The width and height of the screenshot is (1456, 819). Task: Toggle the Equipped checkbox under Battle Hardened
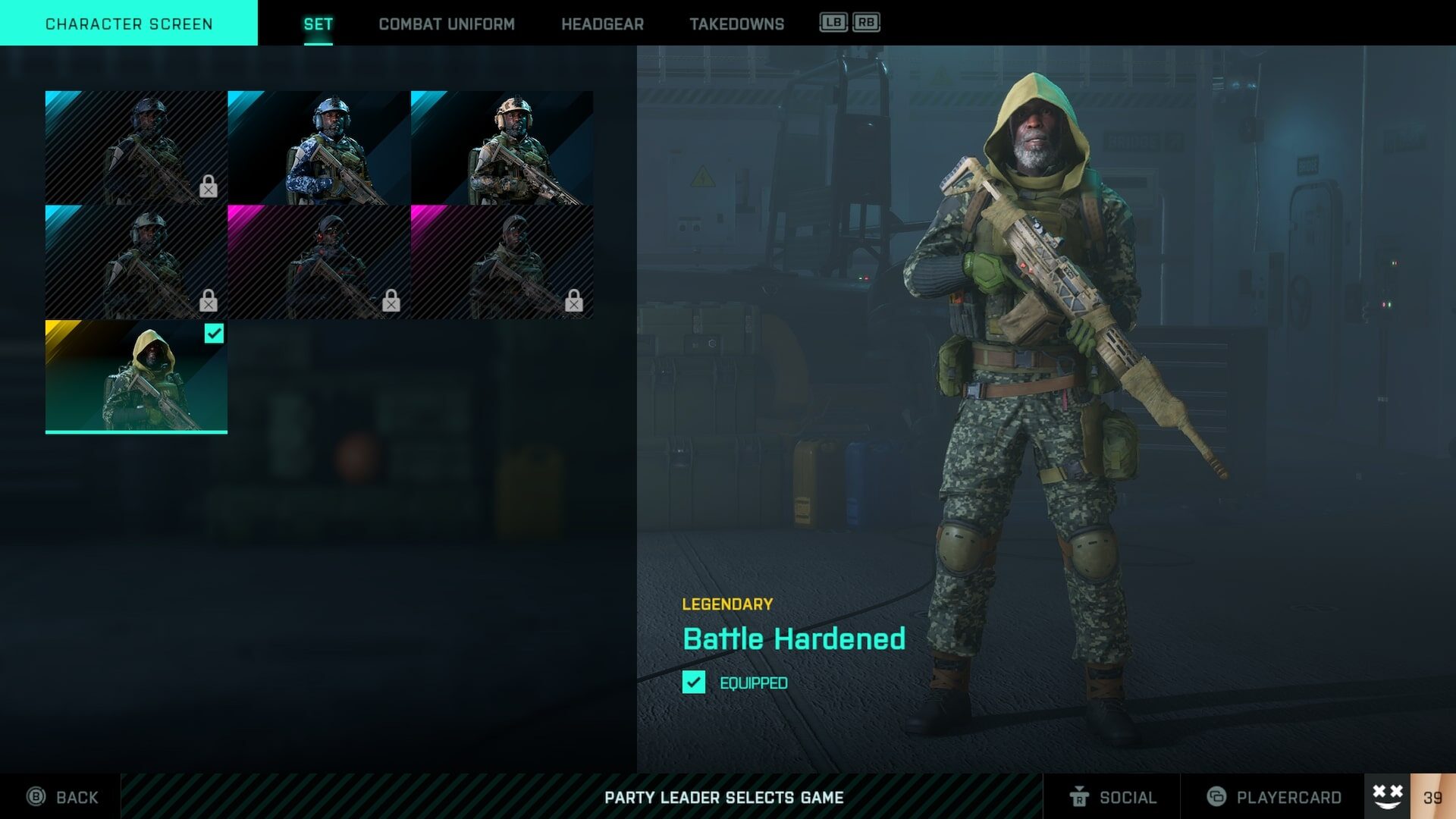(694, 682)
